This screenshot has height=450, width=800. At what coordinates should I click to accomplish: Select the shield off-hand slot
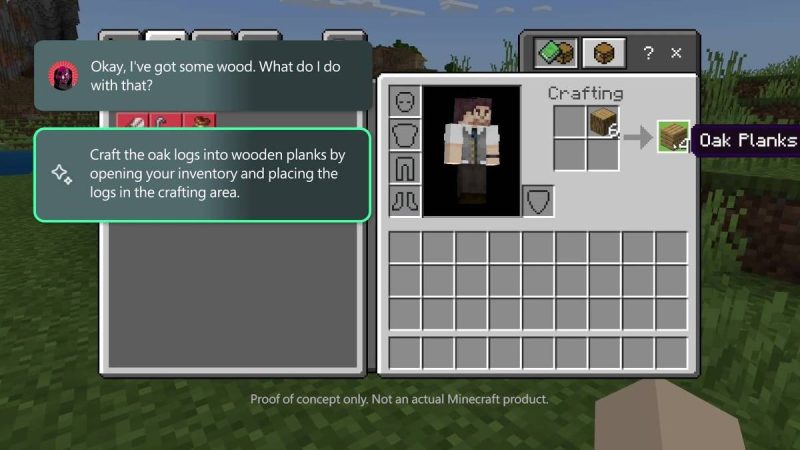coord(539,200)
